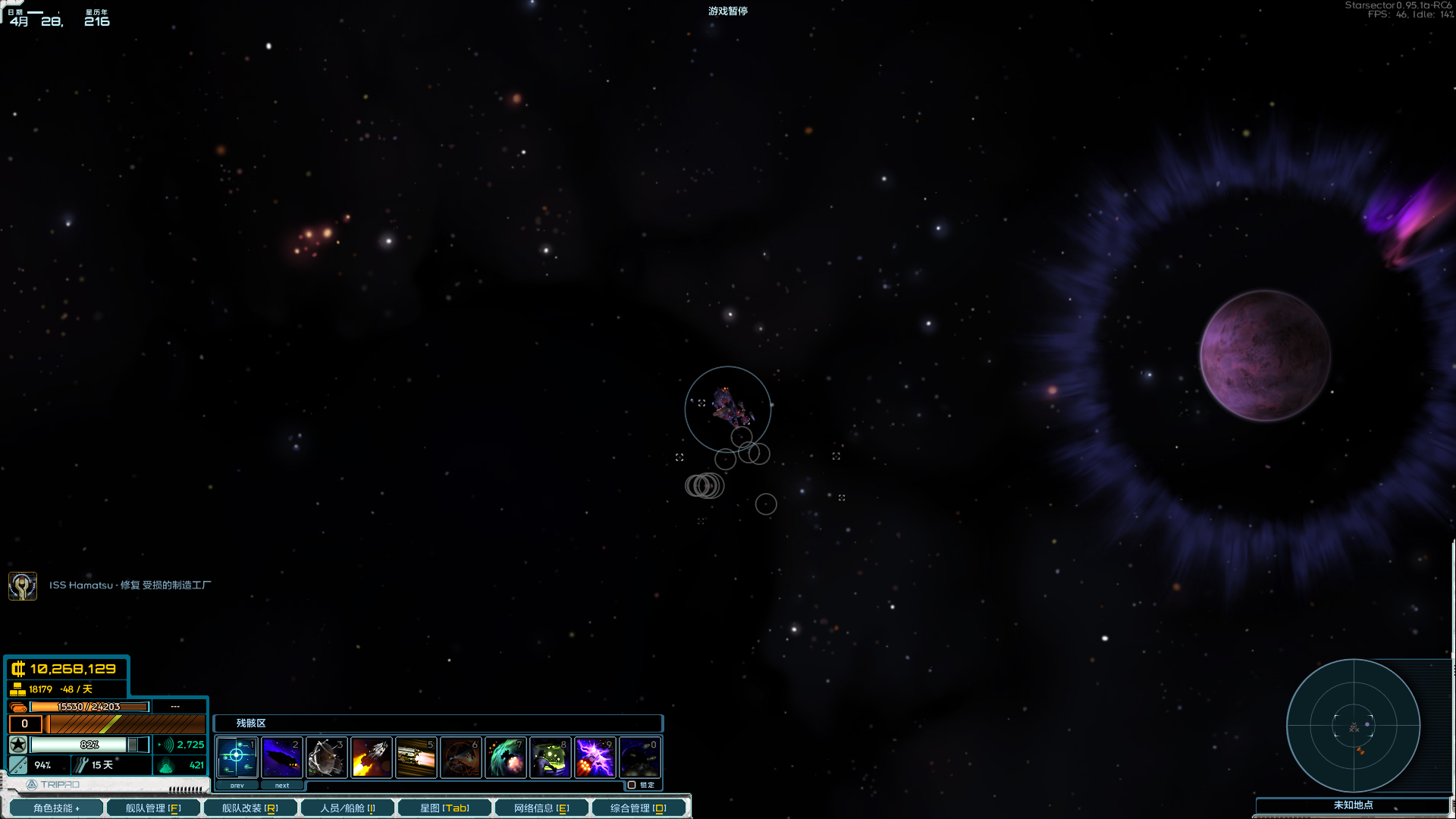The width and height of the screenshot is (1456, 819).
Task: Open the 星图 star map
Action: (x=444, y=808)
